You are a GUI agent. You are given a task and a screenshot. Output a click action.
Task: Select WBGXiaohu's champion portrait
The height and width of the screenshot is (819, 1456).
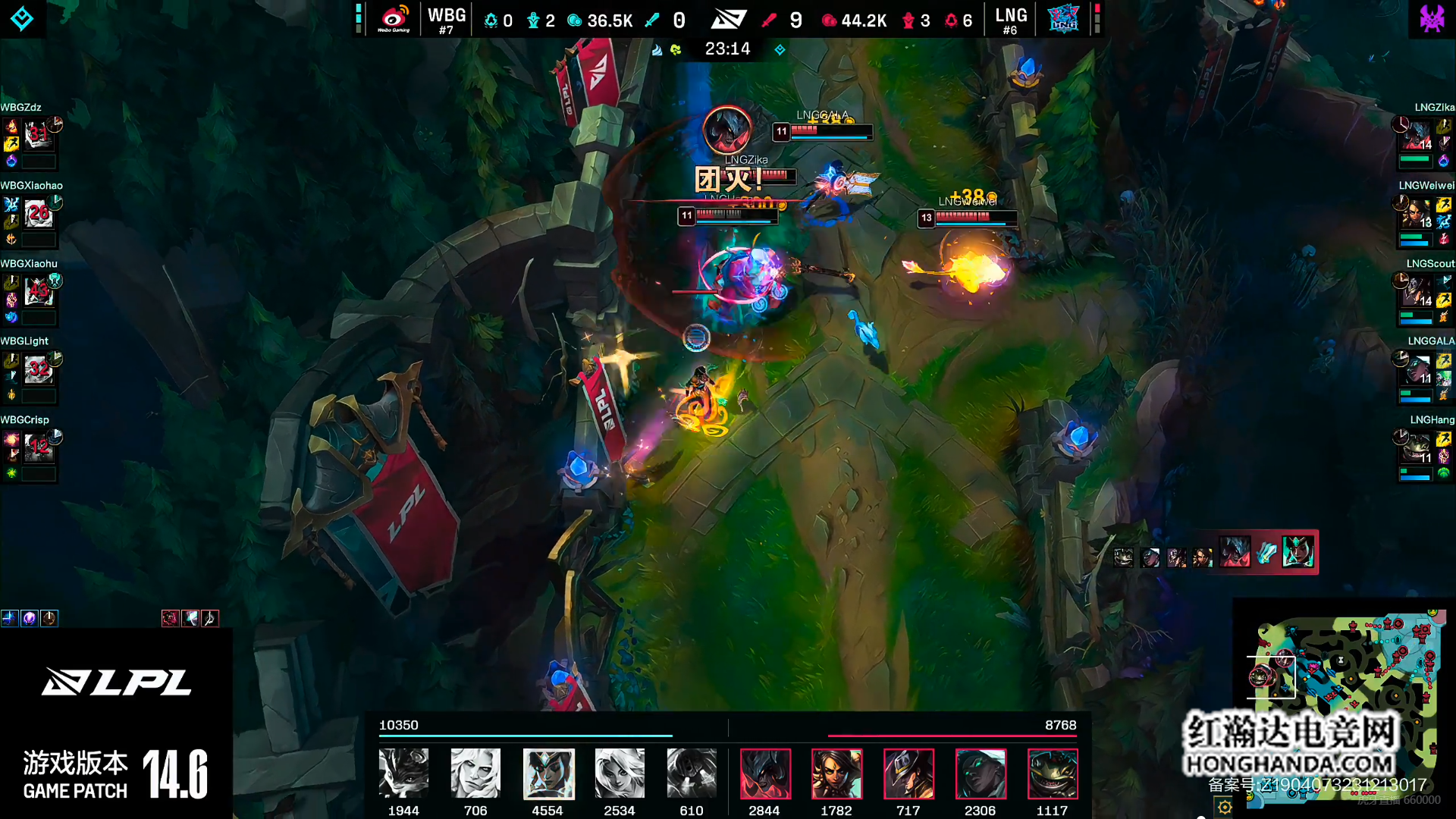pyautogui.click(x=38, y=292)
